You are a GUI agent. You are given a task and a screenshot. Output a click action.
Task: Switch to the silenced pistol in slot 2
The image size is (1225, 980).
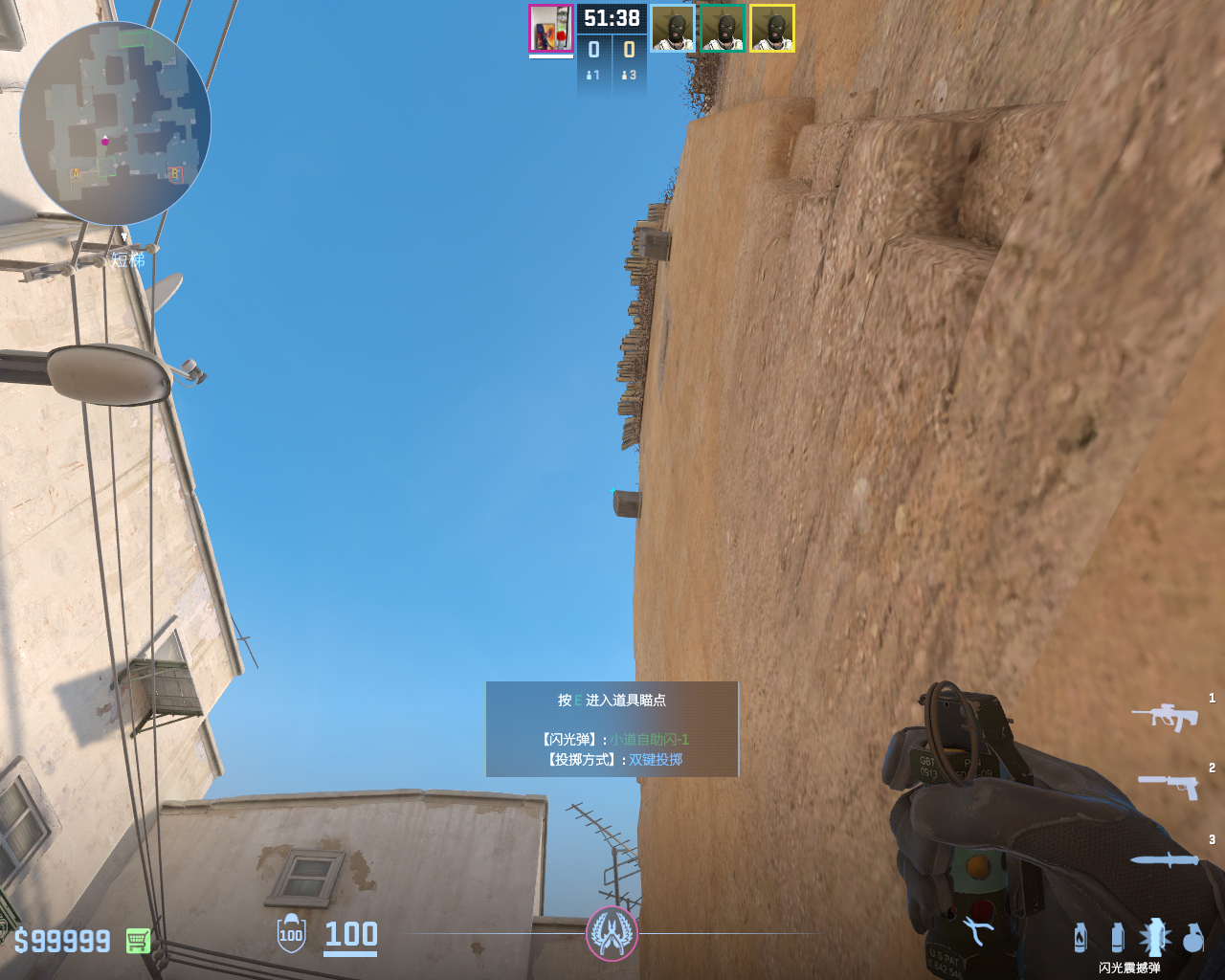[1168, 786]
